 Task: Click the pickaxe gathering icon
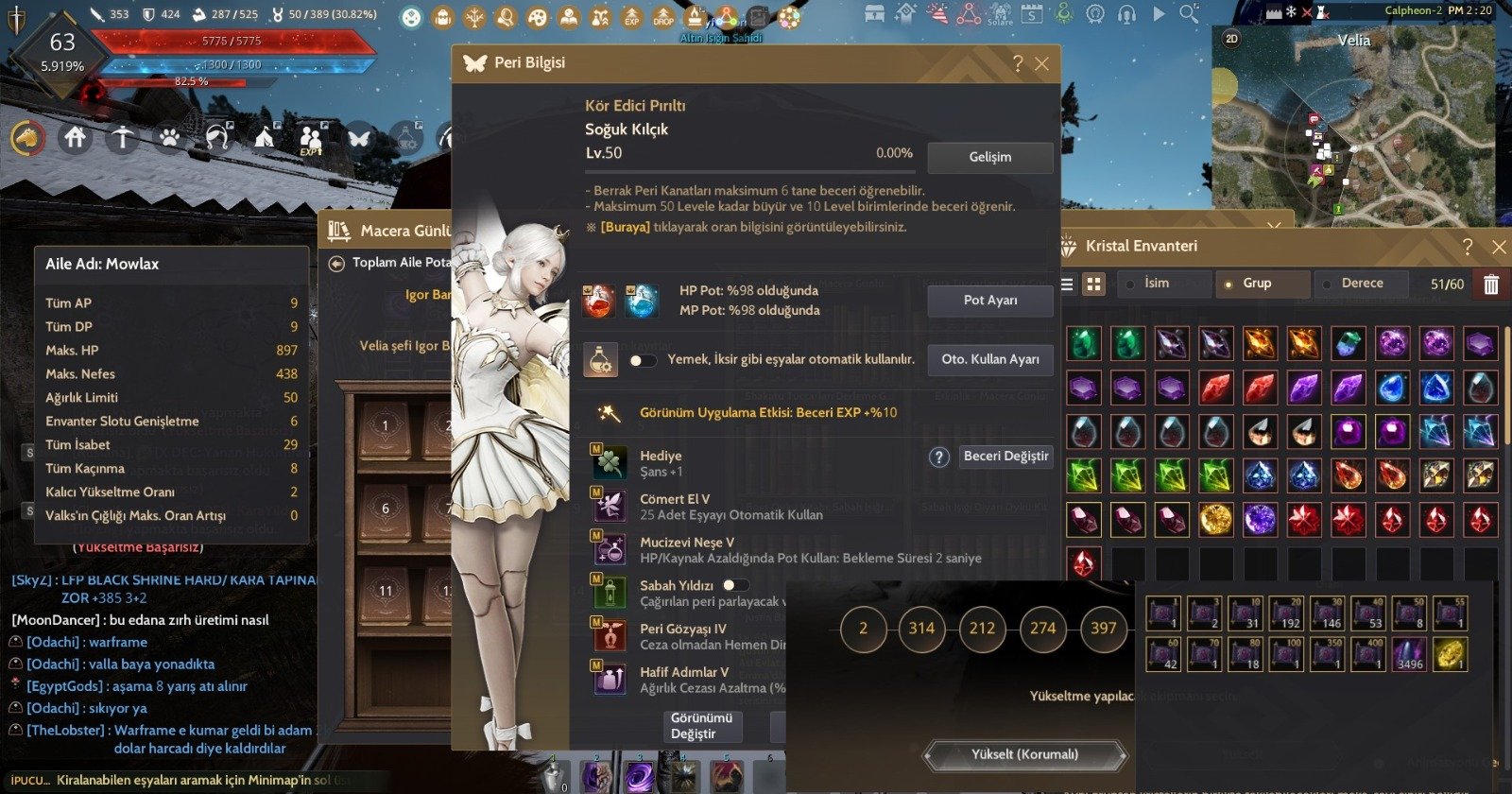121,137
